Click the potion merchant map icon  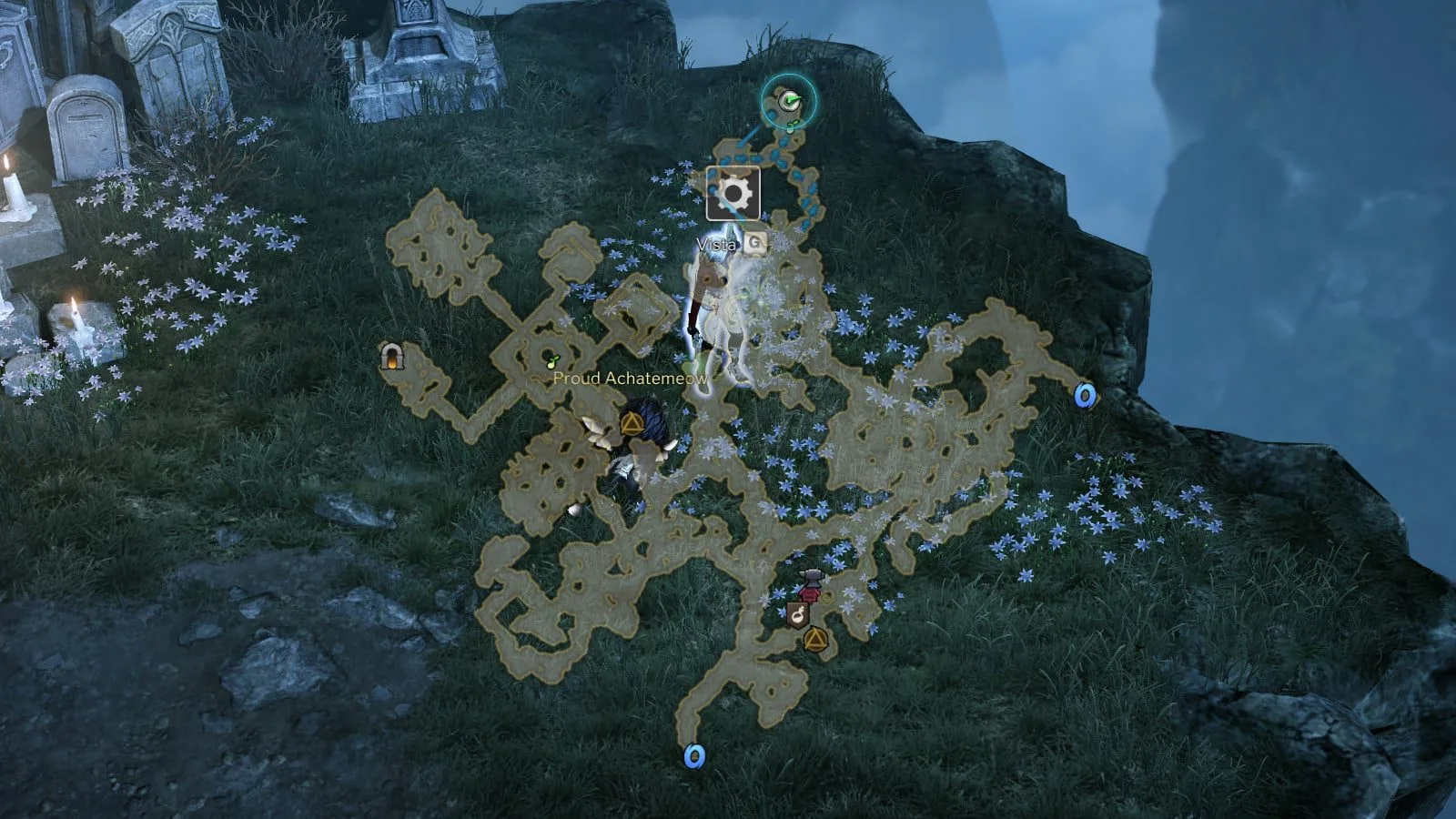pos(798,613)
